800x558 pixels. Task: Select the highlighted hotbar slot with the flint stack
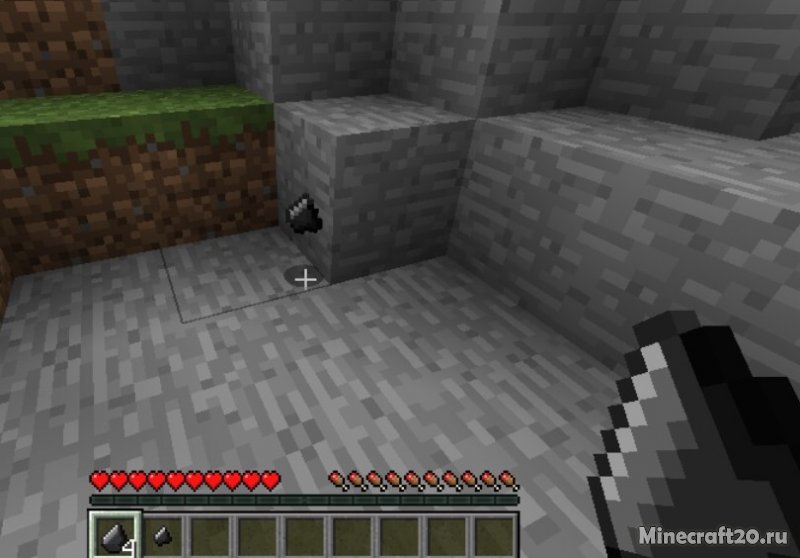click(113, 535)
